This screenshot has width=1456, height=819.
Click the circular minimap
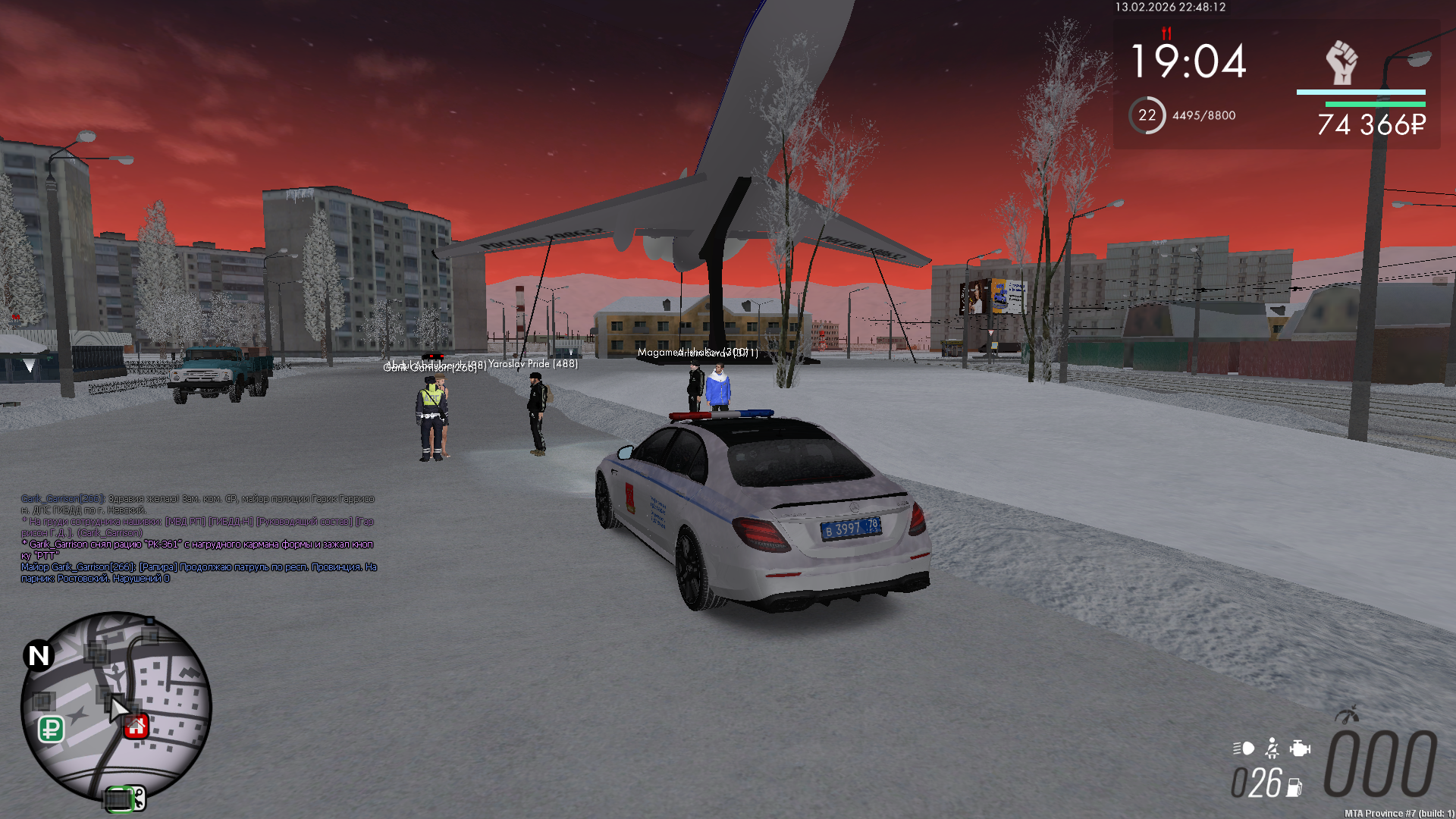tap(115, 706)
